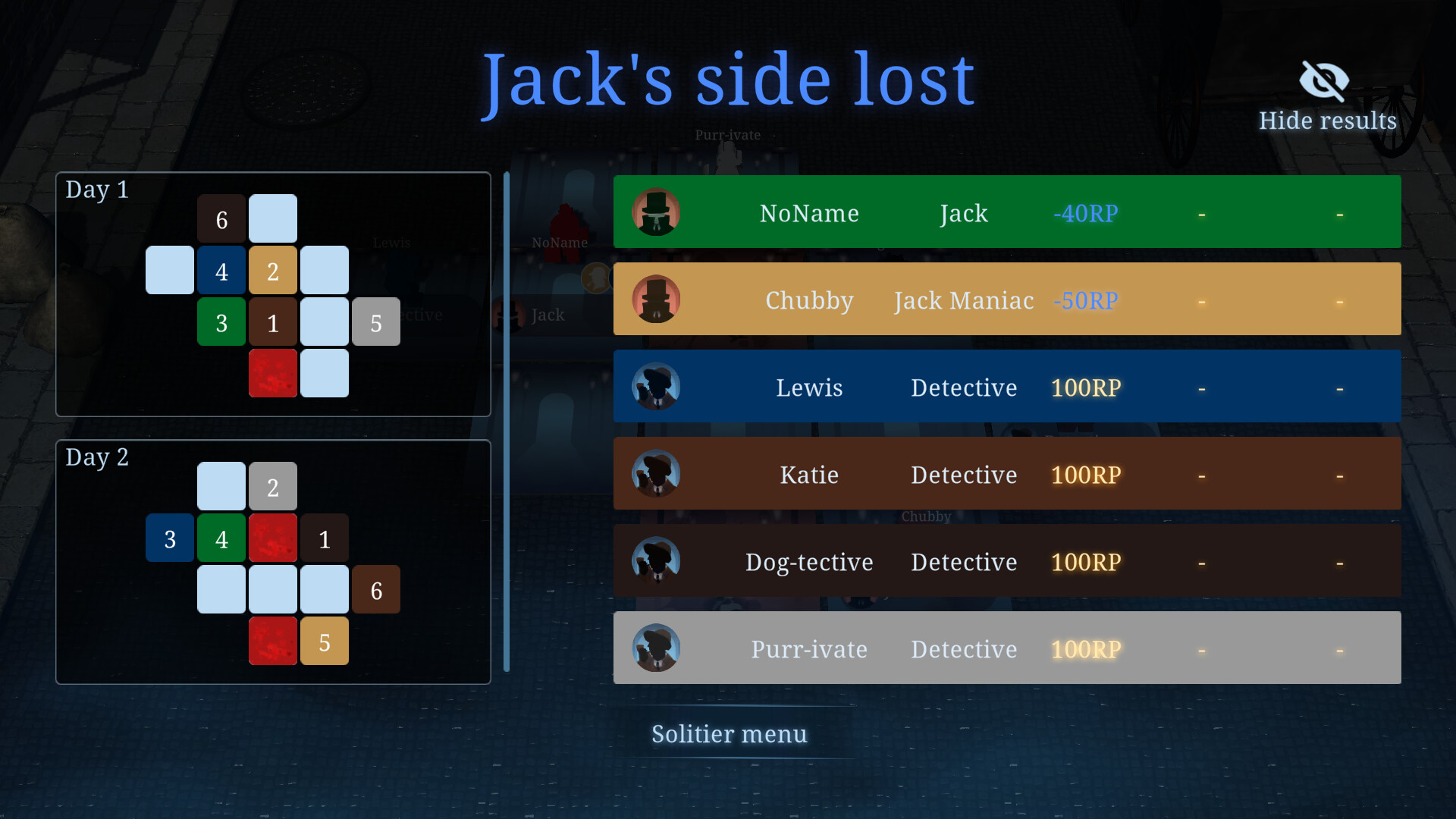
Task: Click Katie's detective avatar icon
Action: click(656, 474)
